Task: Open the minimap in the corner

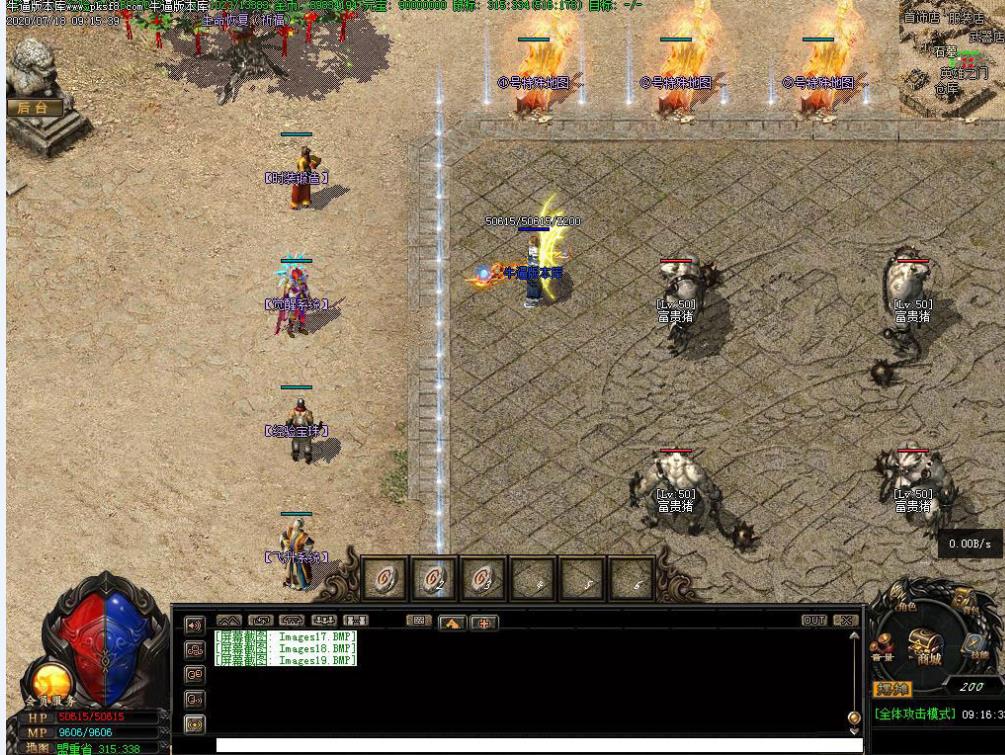Action: point(951,55)
